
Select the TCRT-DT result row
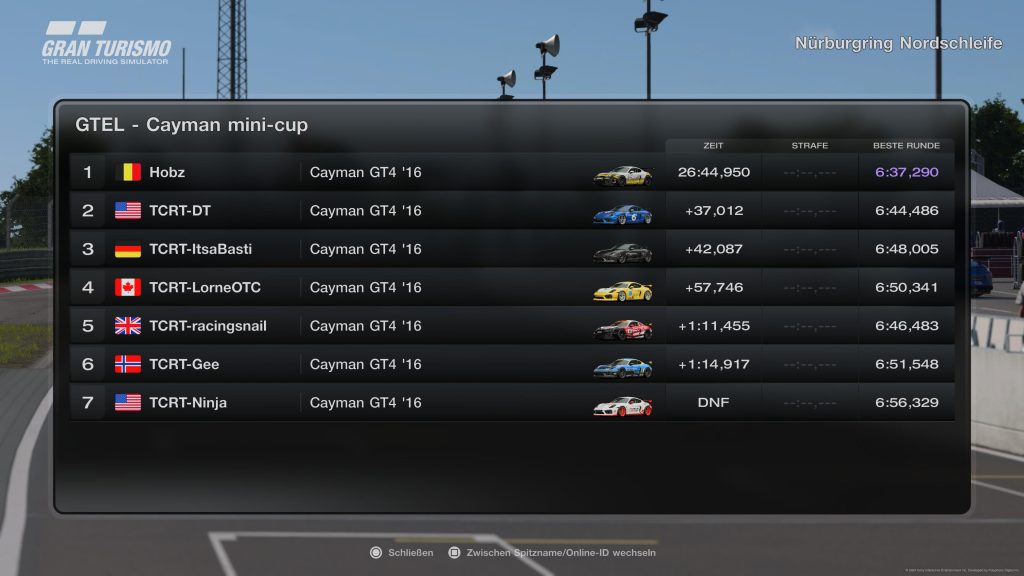coord(510,211)
